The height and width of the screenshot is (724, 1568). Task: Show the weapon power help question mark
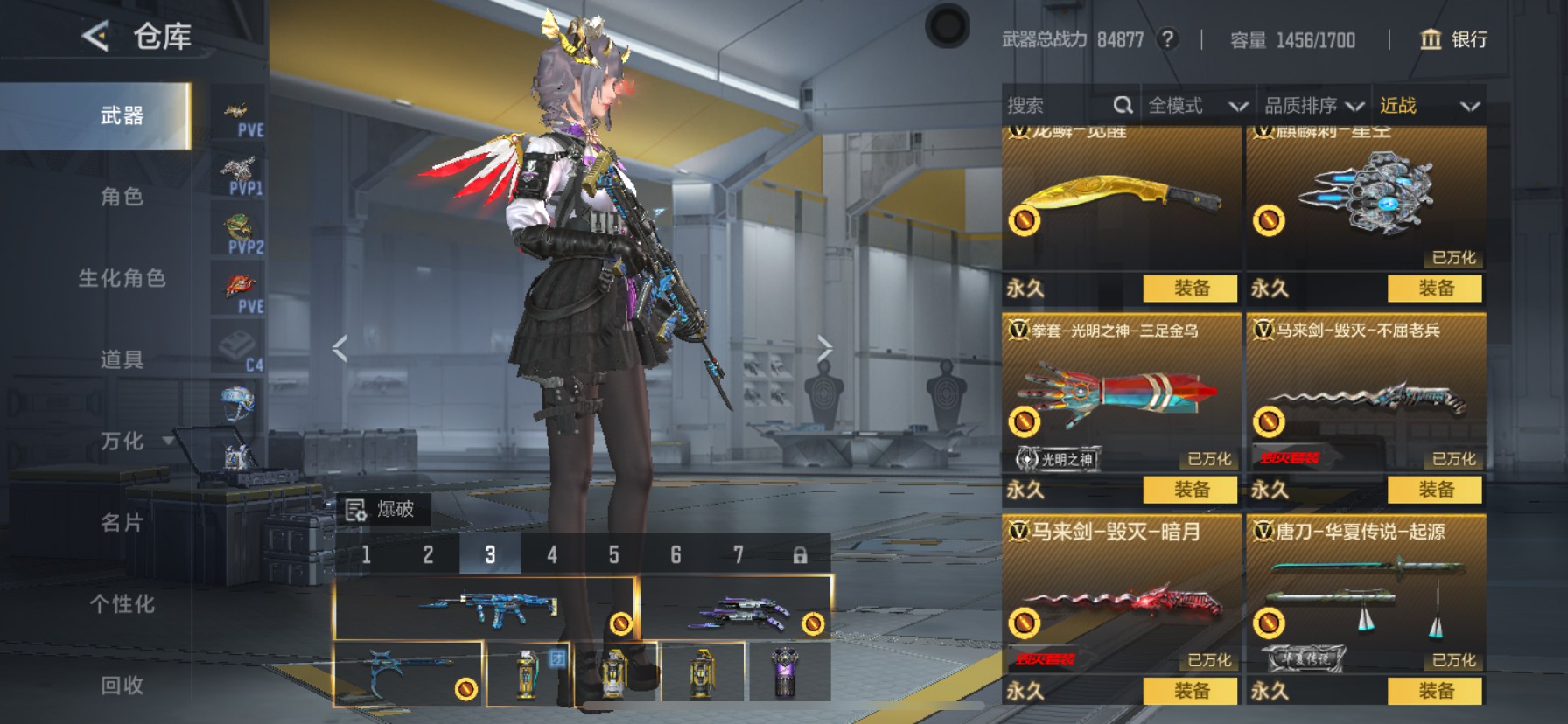click(1167, 39)
